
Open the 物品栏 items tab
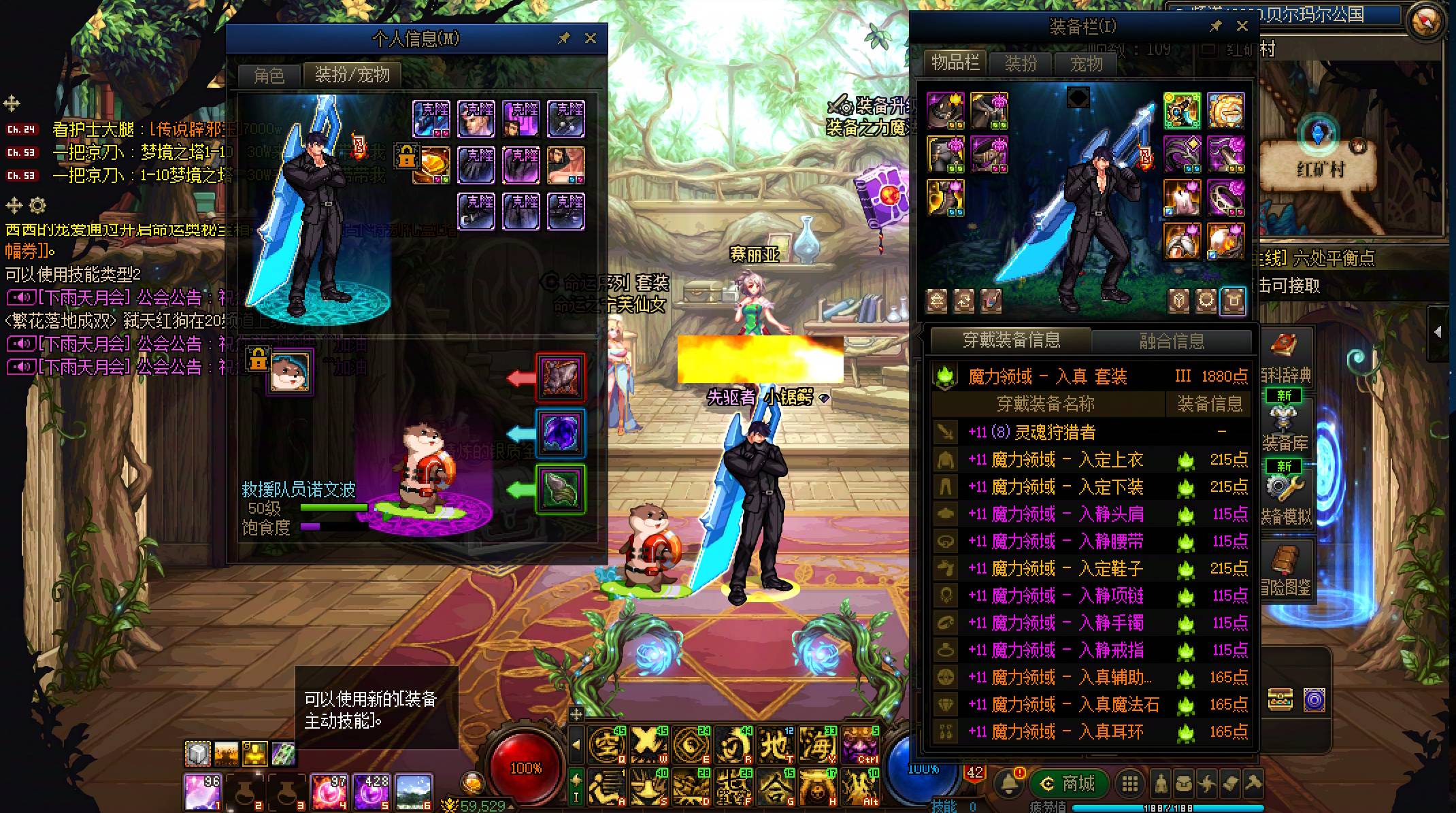pyautogui.click(x=955, y=63)
